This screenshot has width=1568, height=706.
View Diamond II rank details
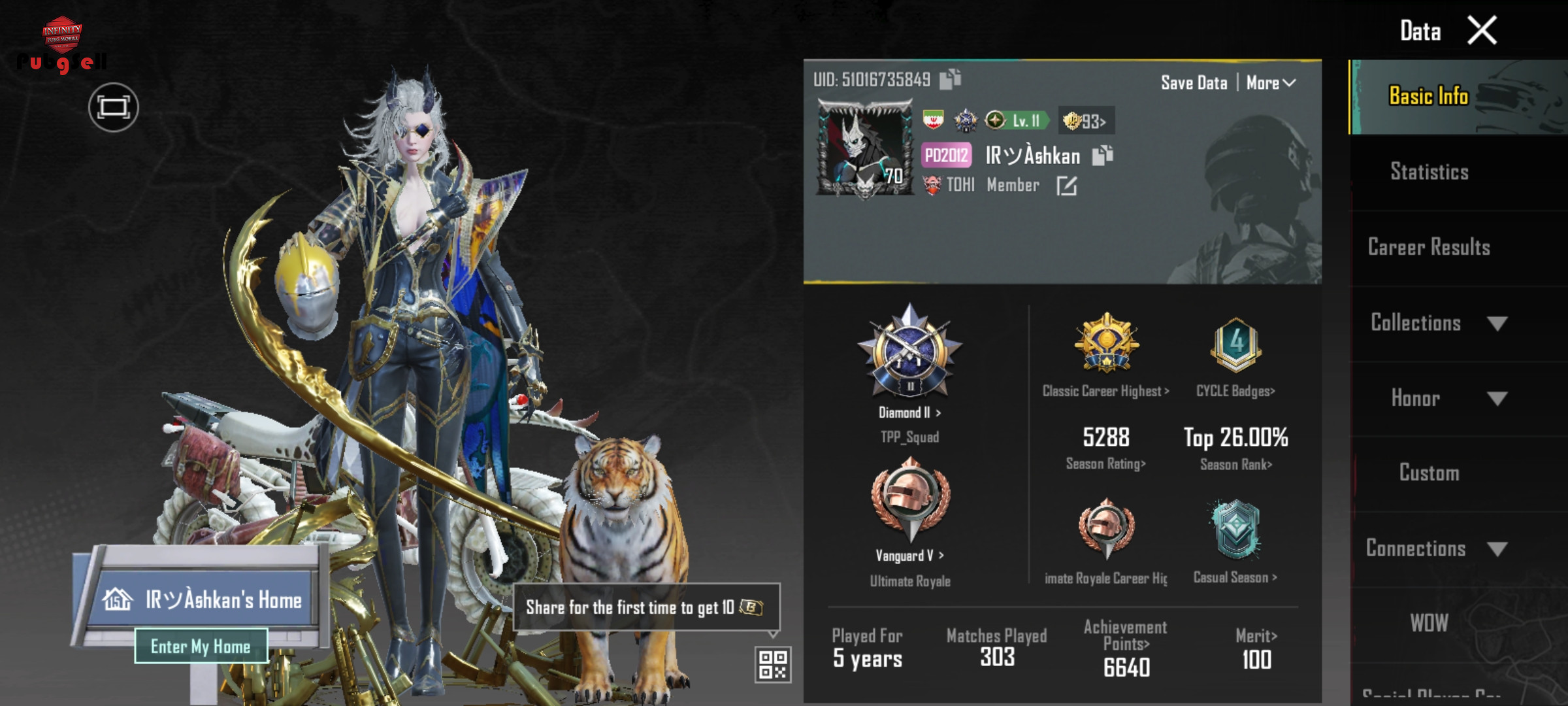coord(909,412)
